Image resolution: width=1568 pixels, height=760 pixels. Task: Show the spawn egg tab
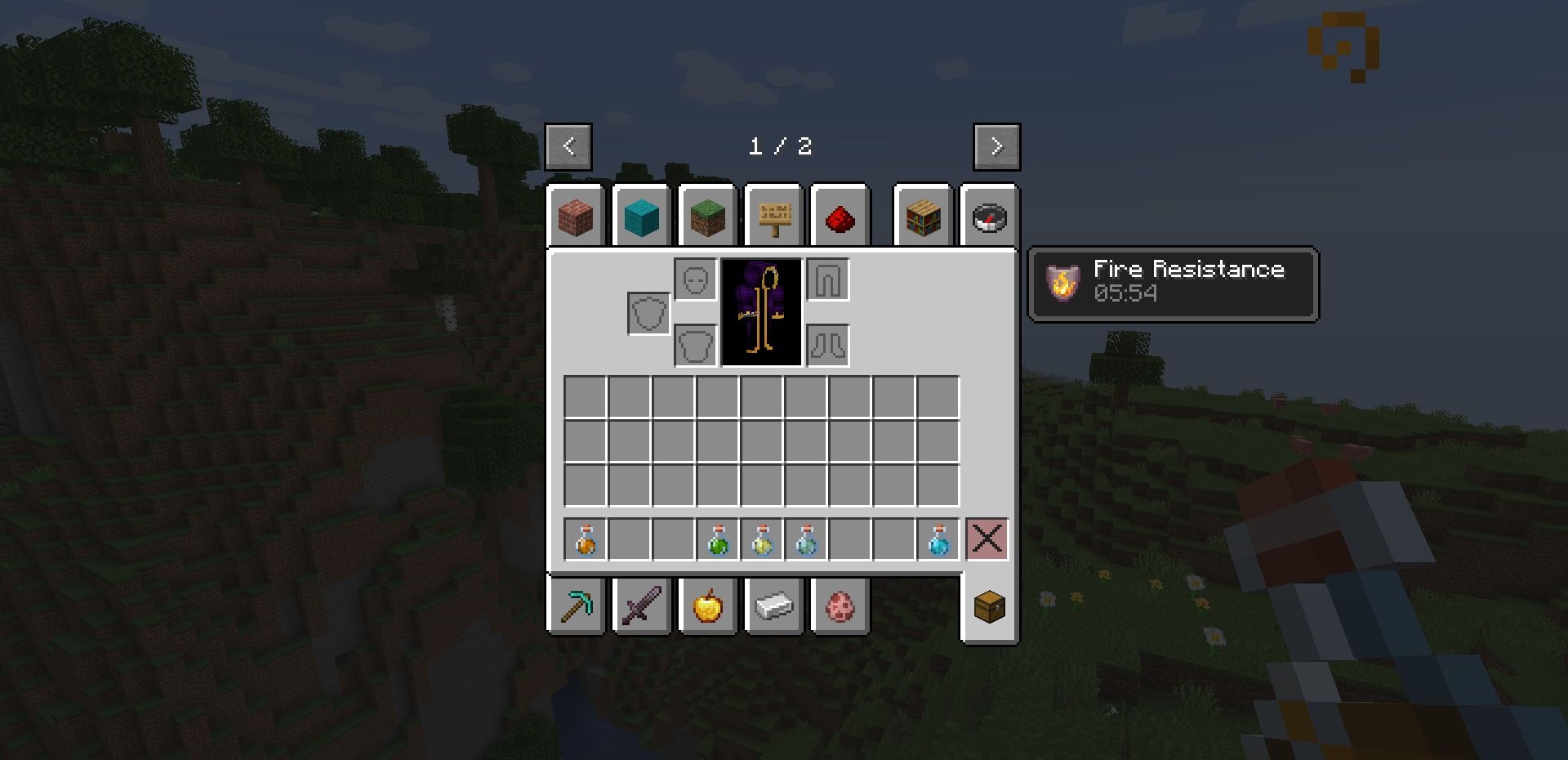tap(840, 606)
